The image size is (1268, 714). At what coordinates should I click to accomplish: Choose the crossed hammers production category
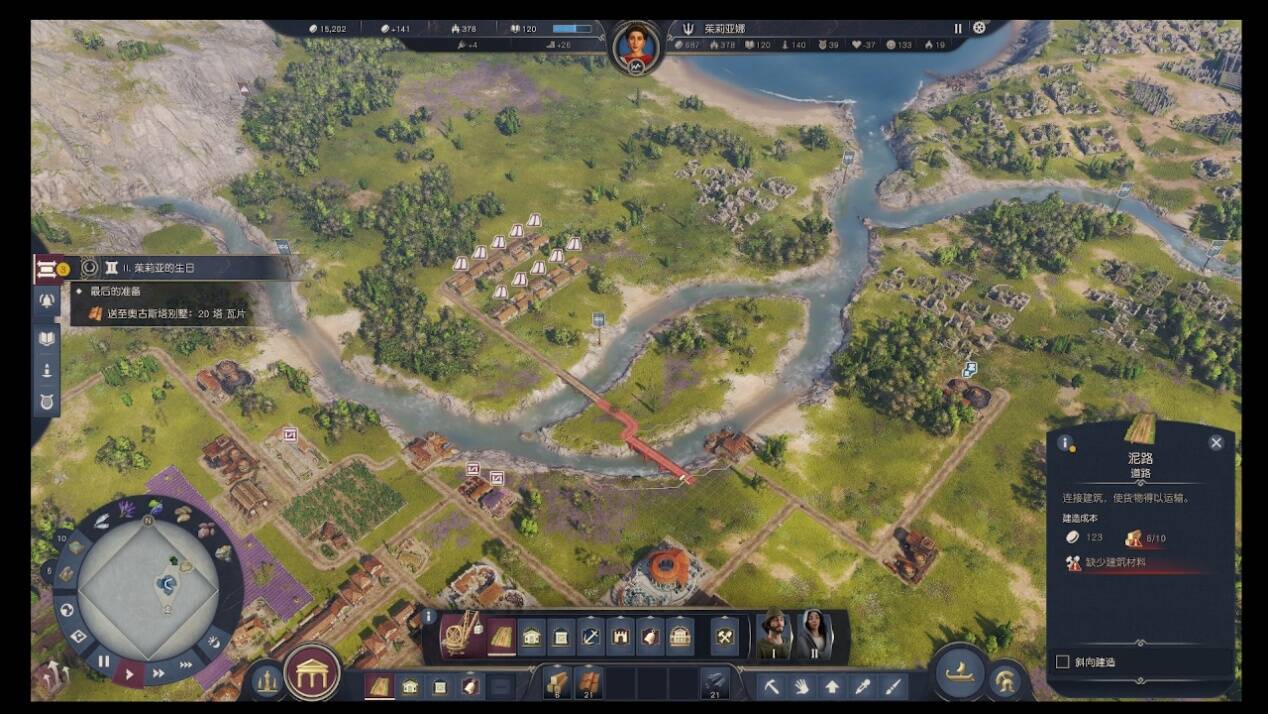click(x=724, y=635)
